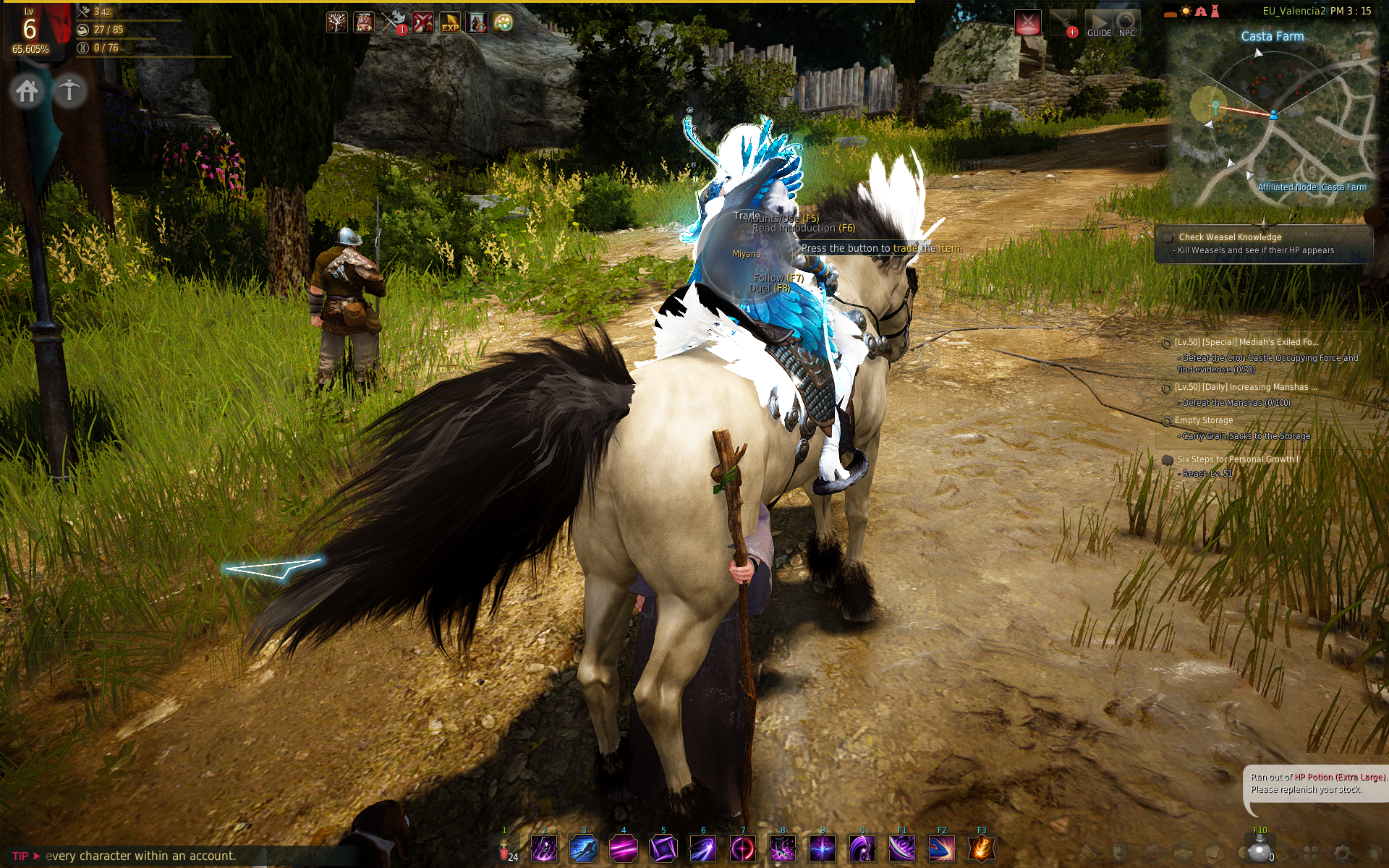Activate the blue dashing figure skill

point(584,848)
